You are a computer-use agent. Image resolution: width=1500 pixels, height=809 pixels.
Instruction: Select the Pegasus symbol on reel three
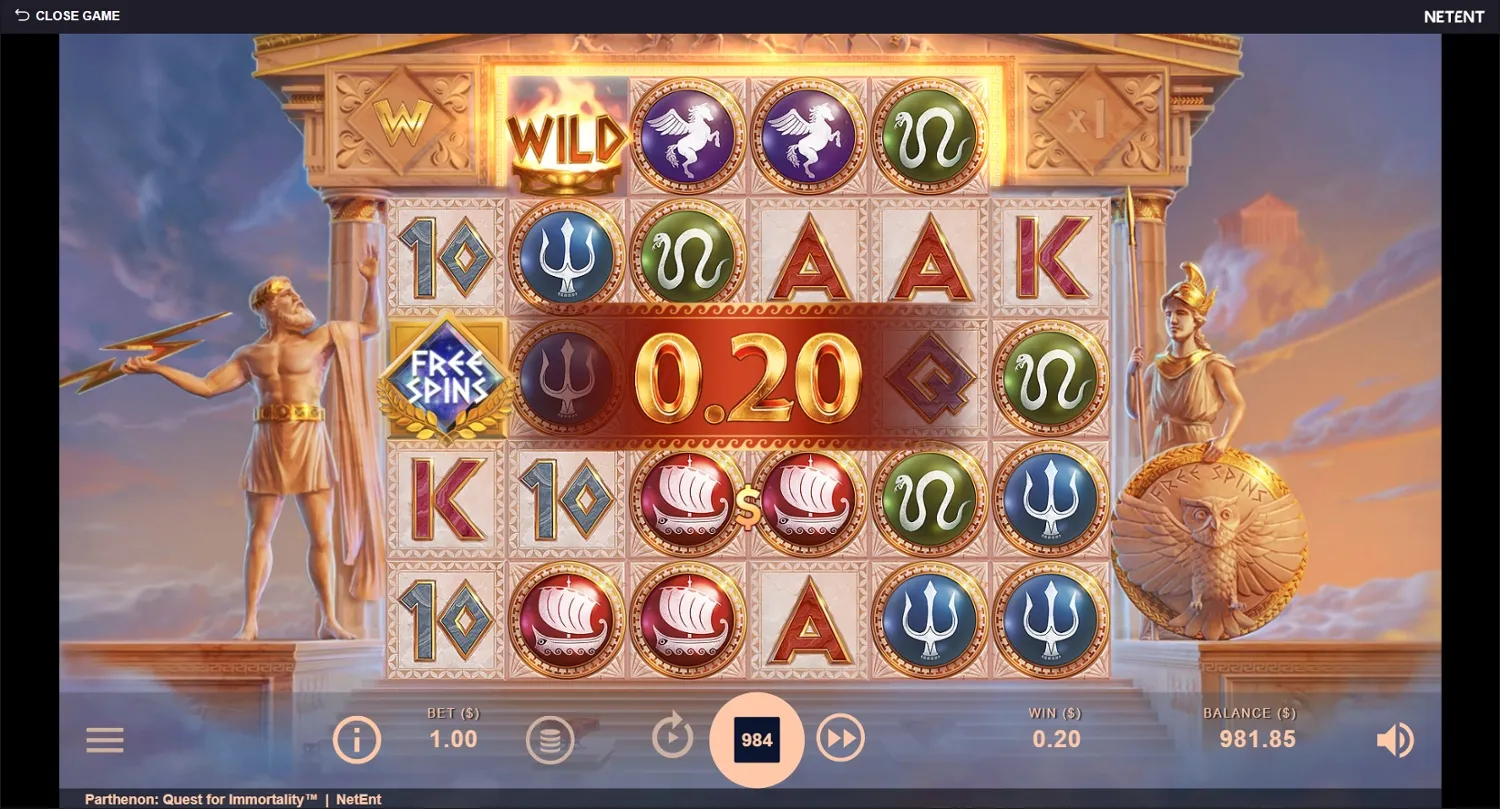(688, 135)
